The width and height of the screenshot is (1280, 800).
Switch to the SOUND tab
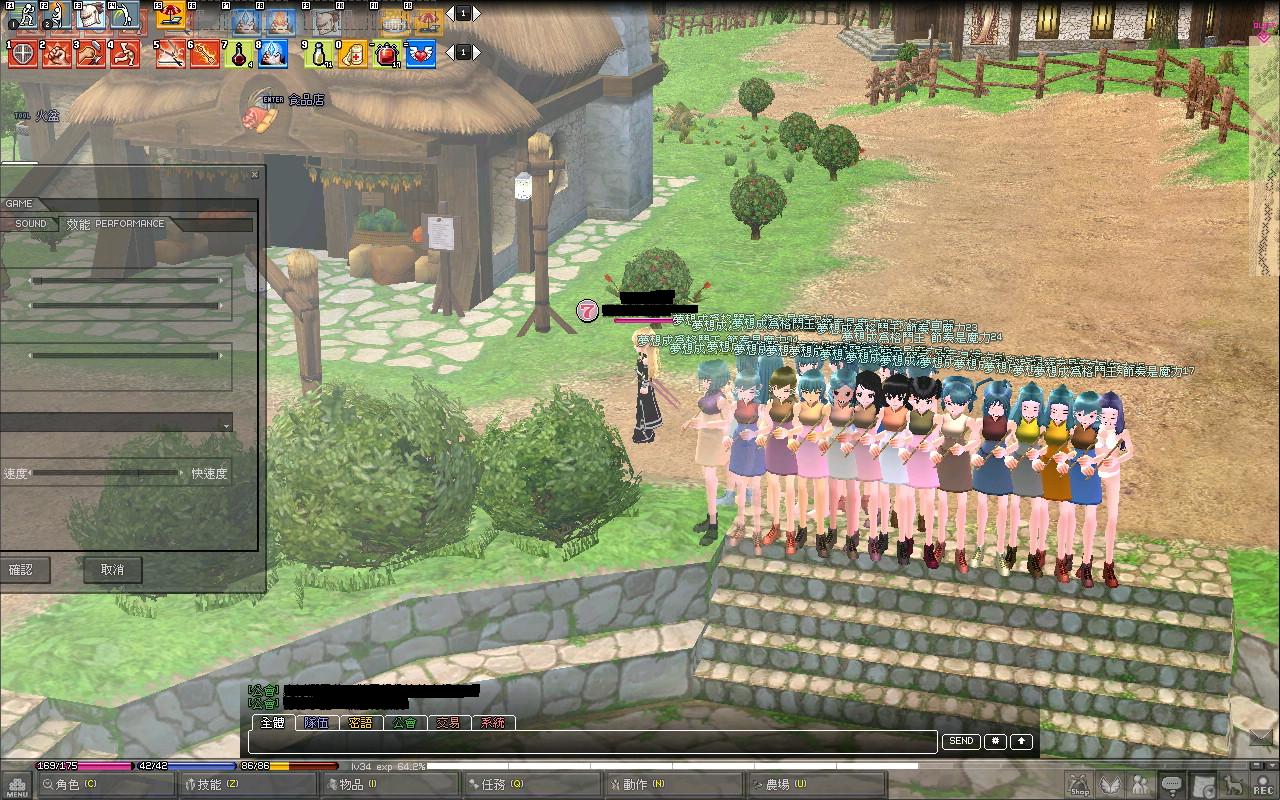tap(31, 224)
